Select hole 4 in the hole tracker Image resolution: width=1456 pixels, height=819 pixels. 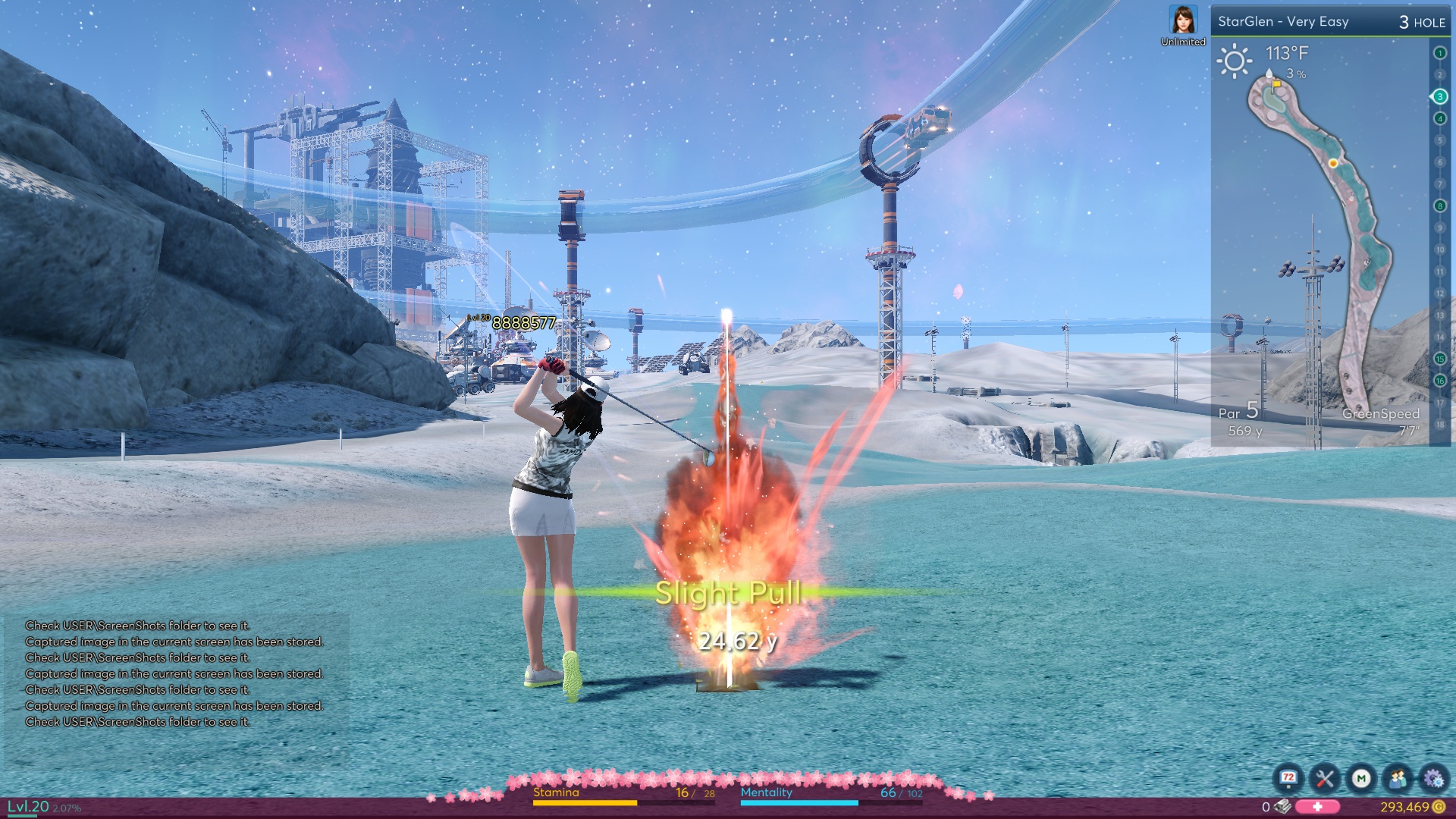pyautogui.click(x=1439, y=118)
